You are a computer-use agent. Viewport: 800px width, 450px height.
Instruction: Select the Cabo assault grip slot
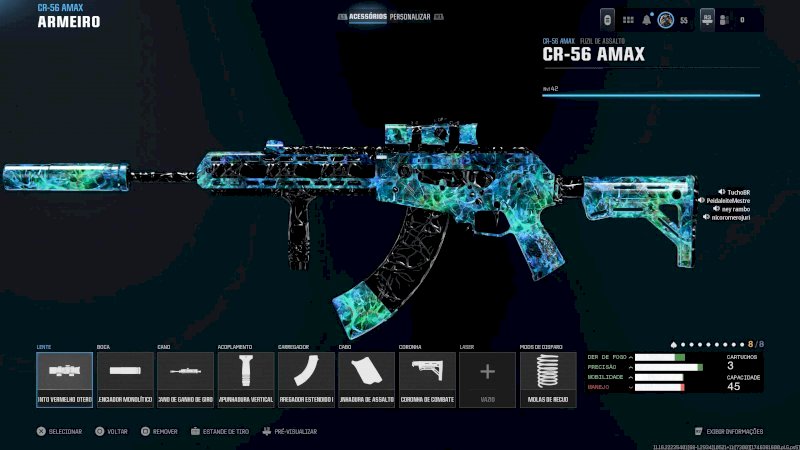[x=366, y=379]
